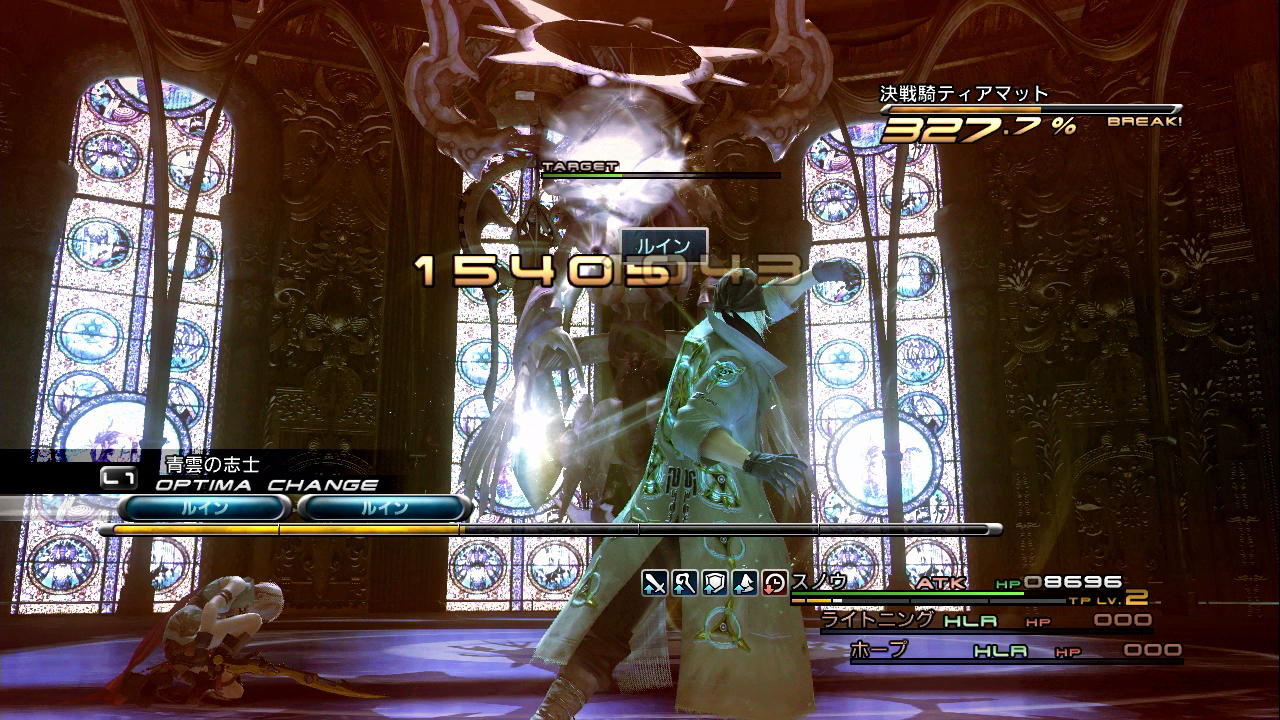The image size is (1280, 720).
Task: Click the shield Protect status icon
Action: [x=714, y=582]
